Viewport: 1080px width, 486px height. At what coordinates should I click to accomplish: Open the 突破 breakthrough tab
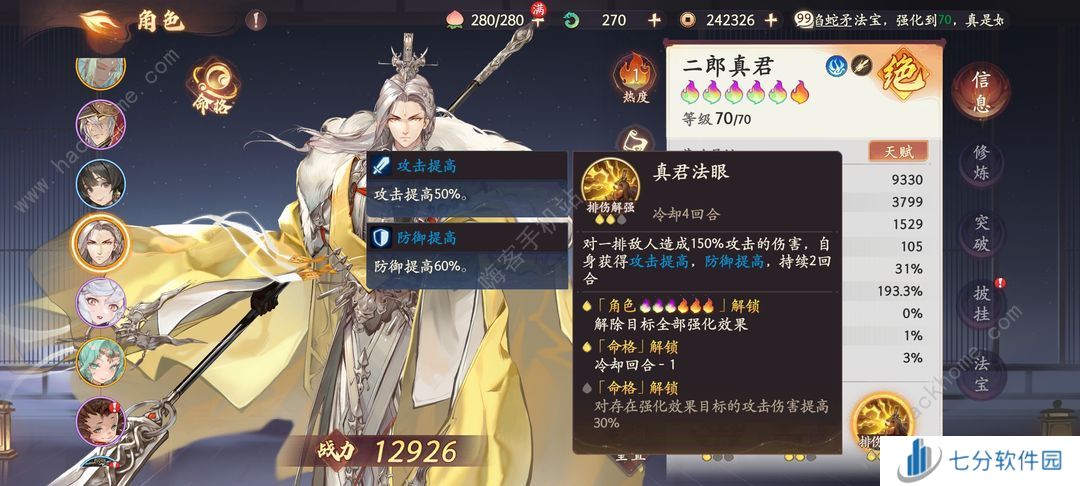click(x=985, y=233)
